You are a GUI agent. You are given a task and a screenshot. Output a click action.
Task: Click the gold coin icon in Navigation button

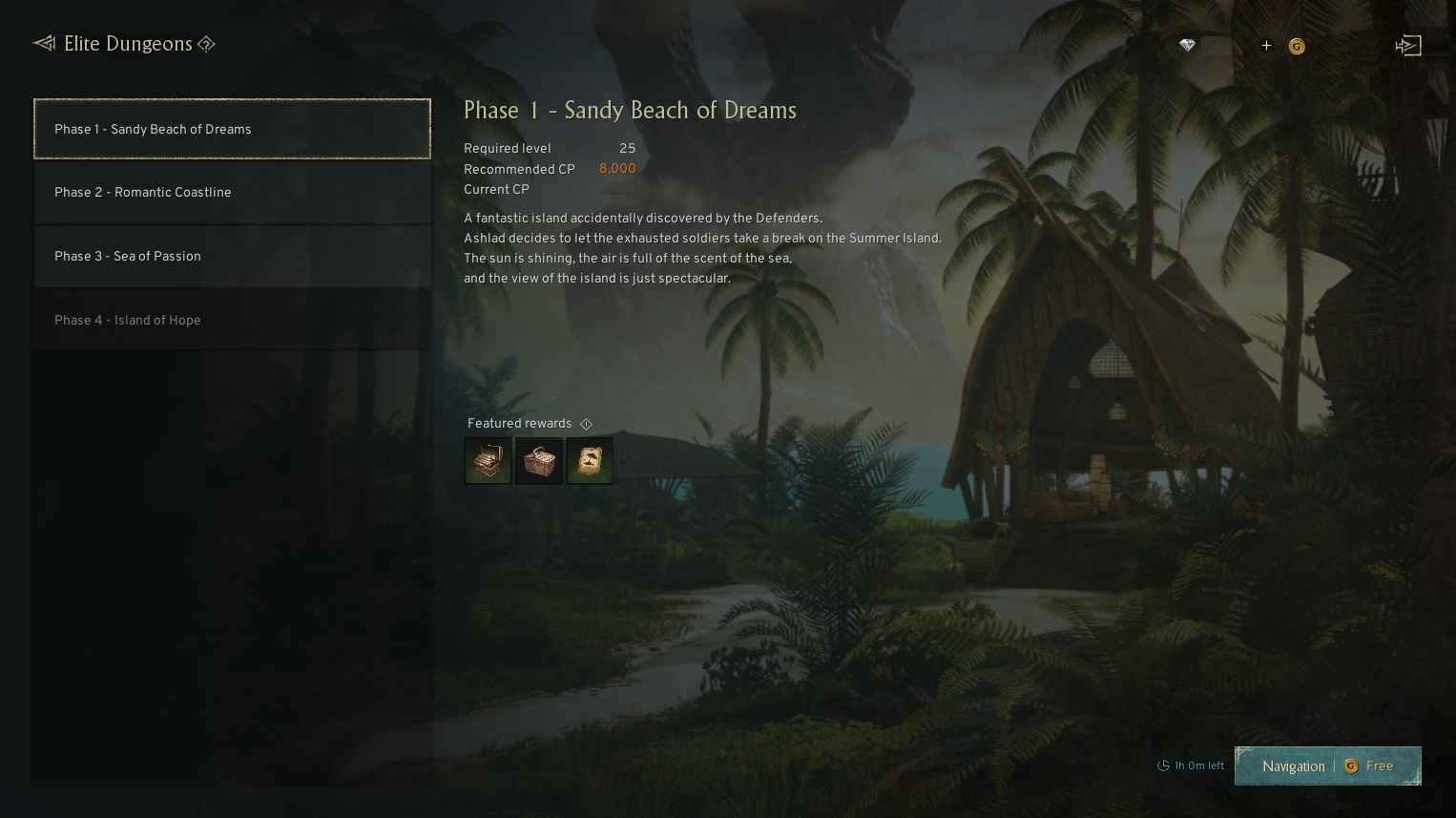[x=1350, y=766]
